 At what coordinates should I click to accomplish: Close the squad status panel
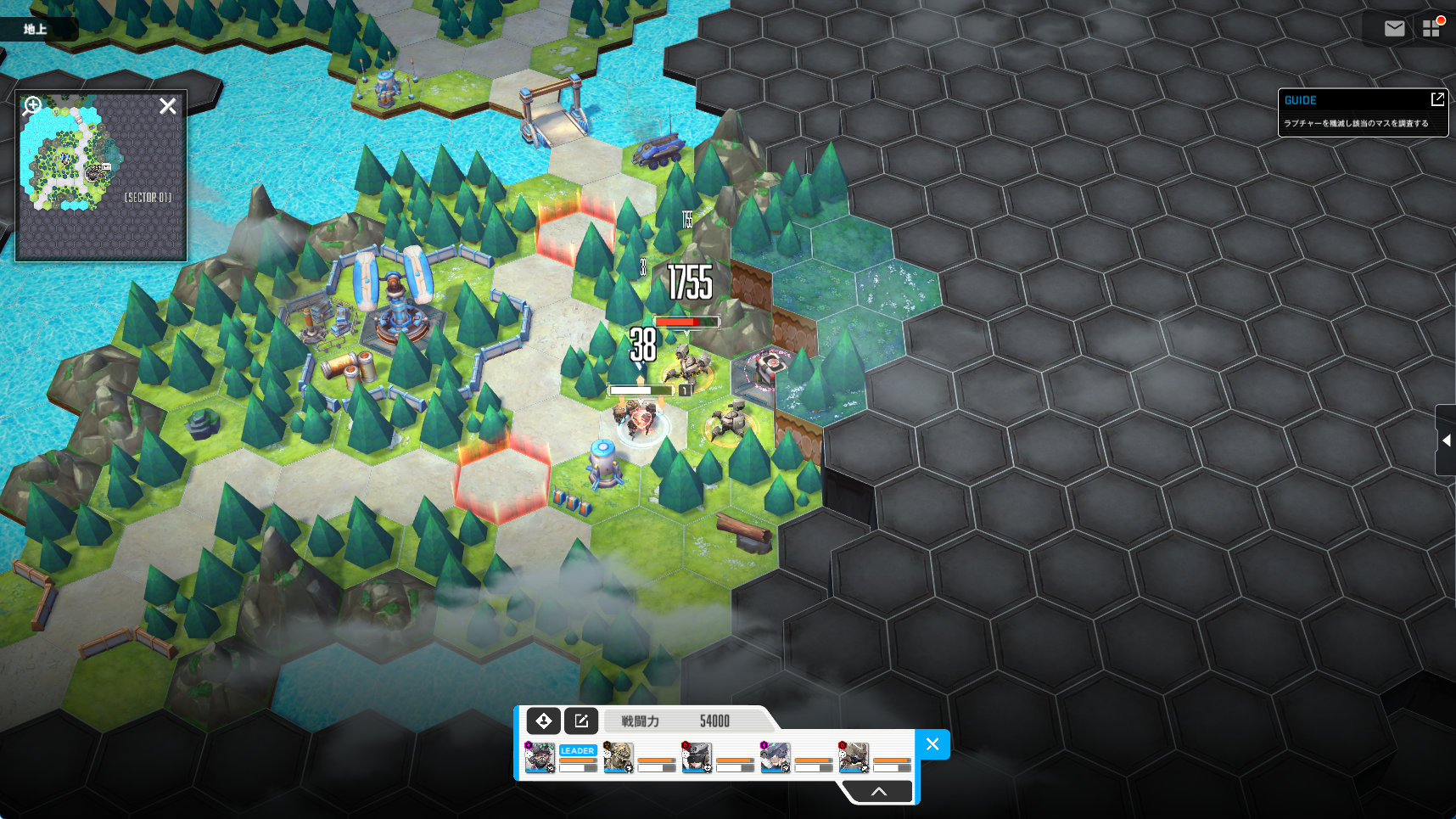[x=932, y=744]
